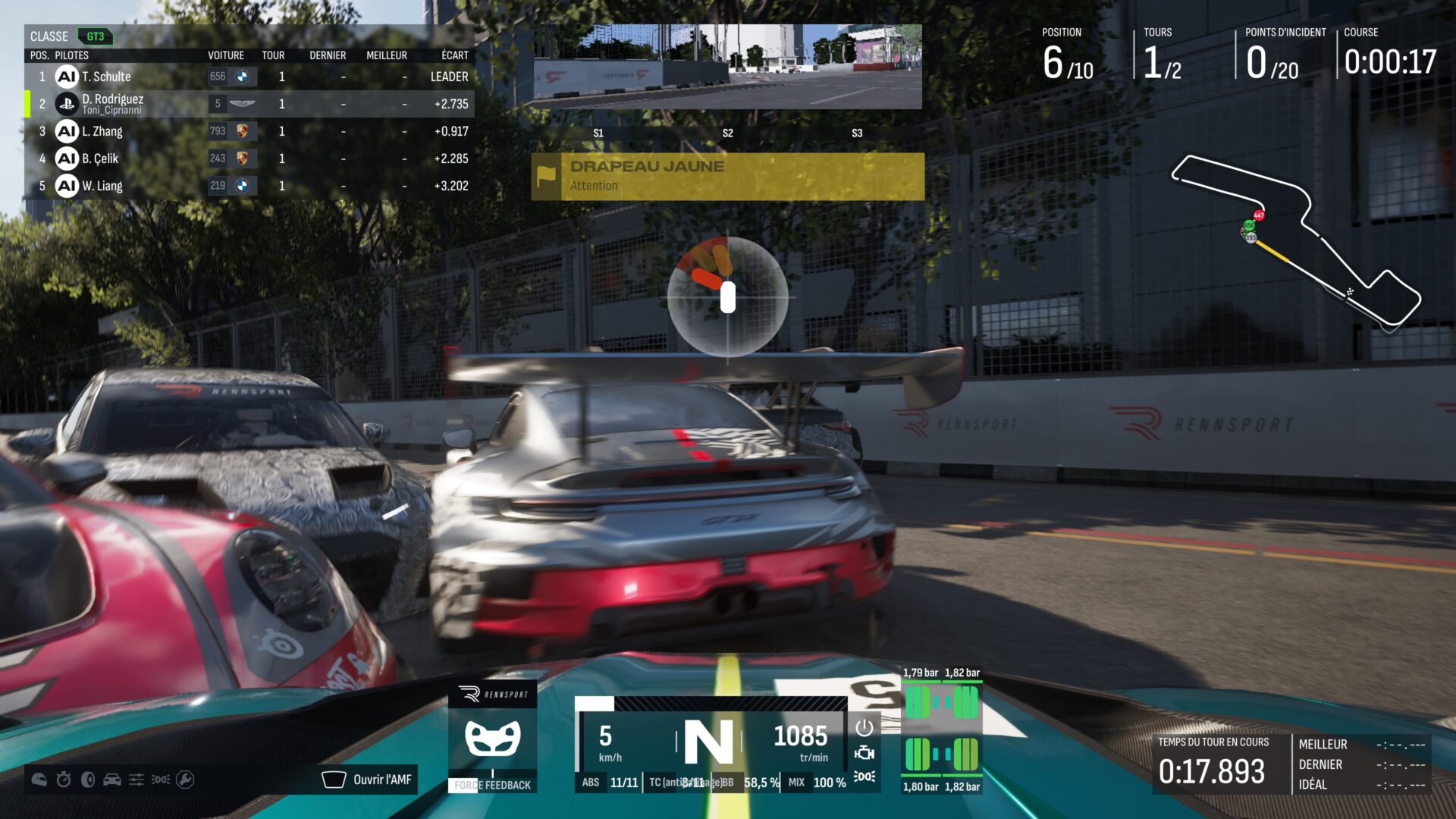
Task: Select W. Liang leaderboard row
Action: (249, 186)
